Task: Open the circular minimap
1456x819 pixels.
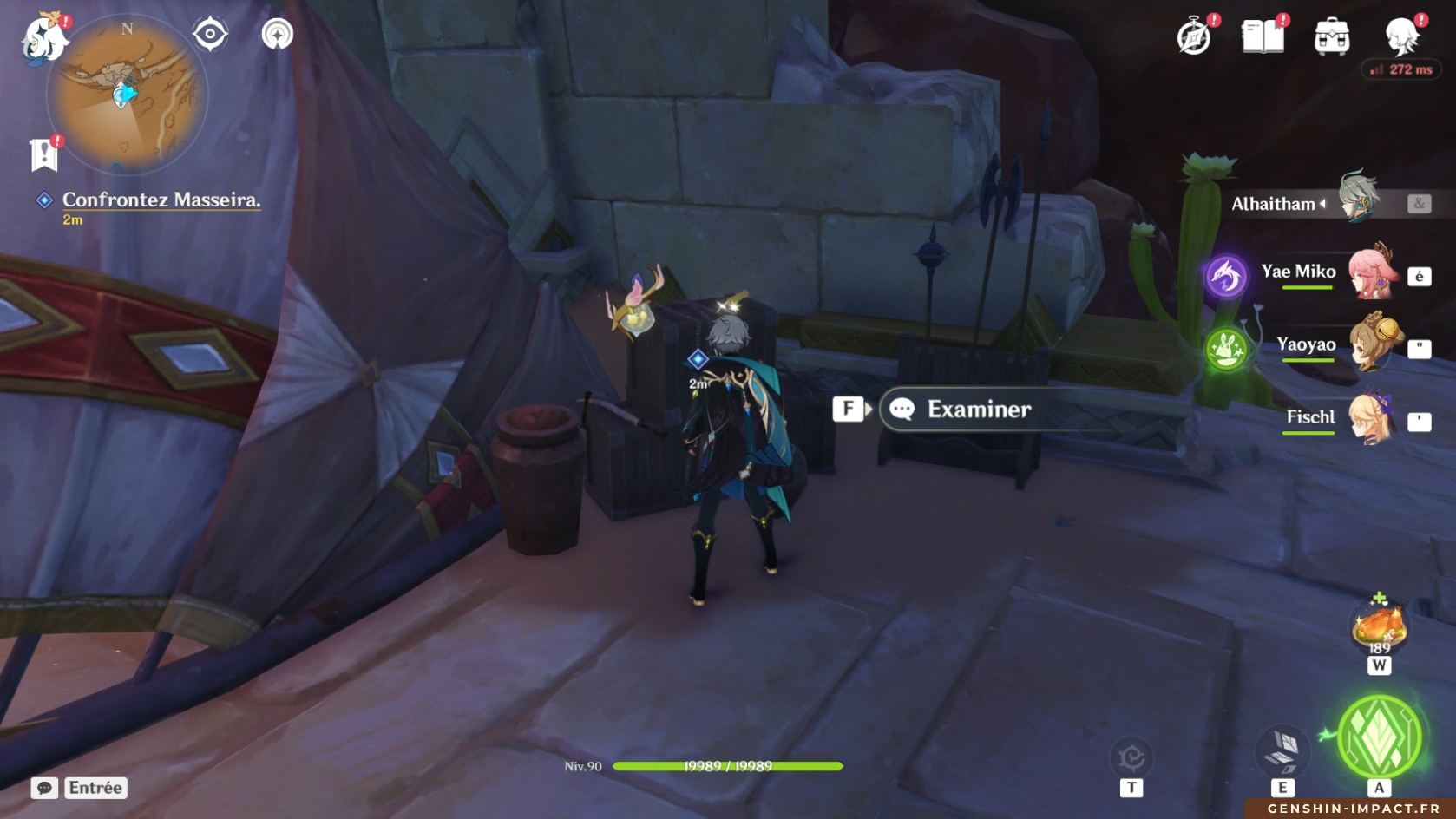Action: [126, 94]
